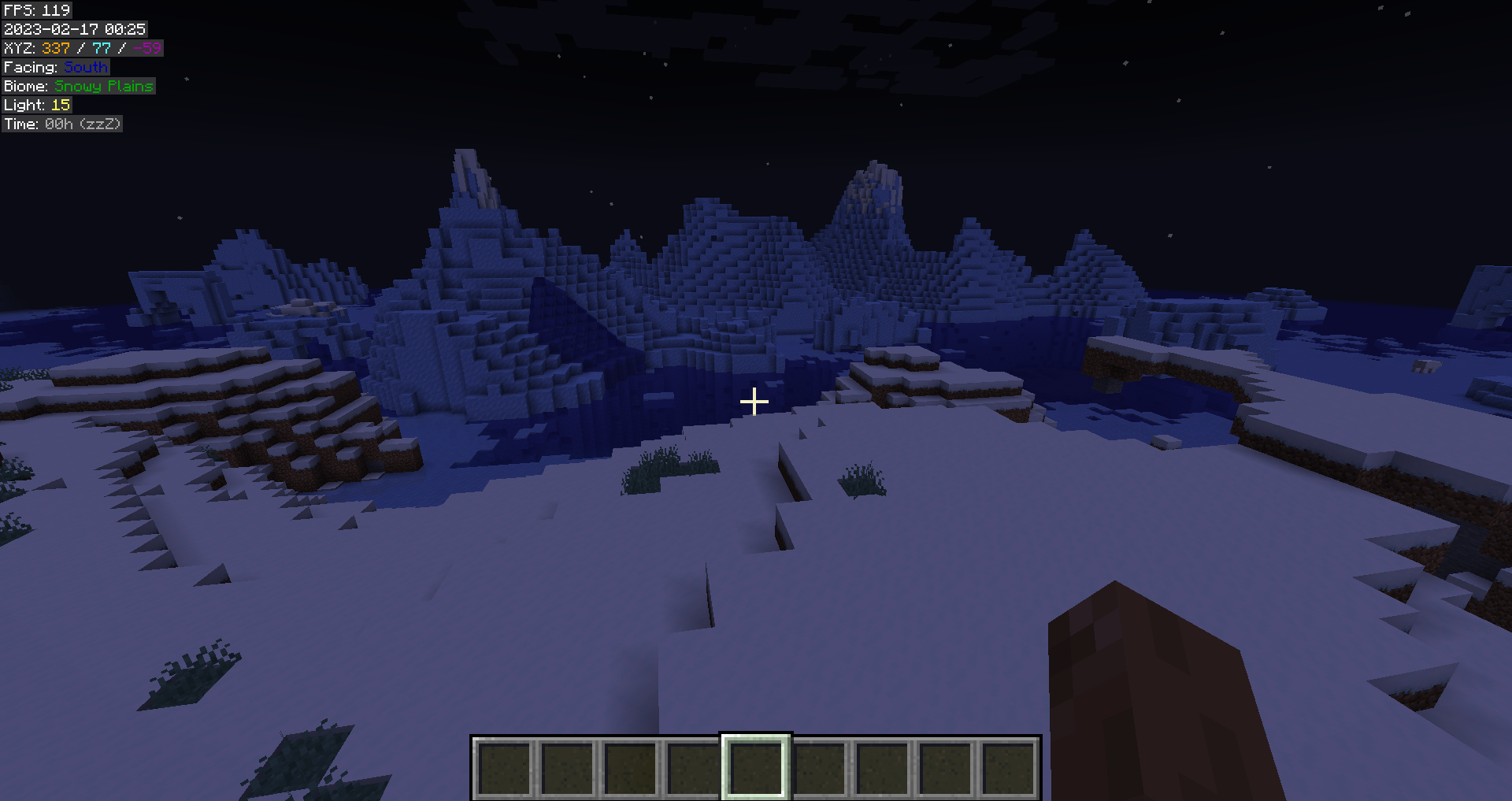
Task: Click the Facing: South indicator
Action: click(x=55, y=67)
